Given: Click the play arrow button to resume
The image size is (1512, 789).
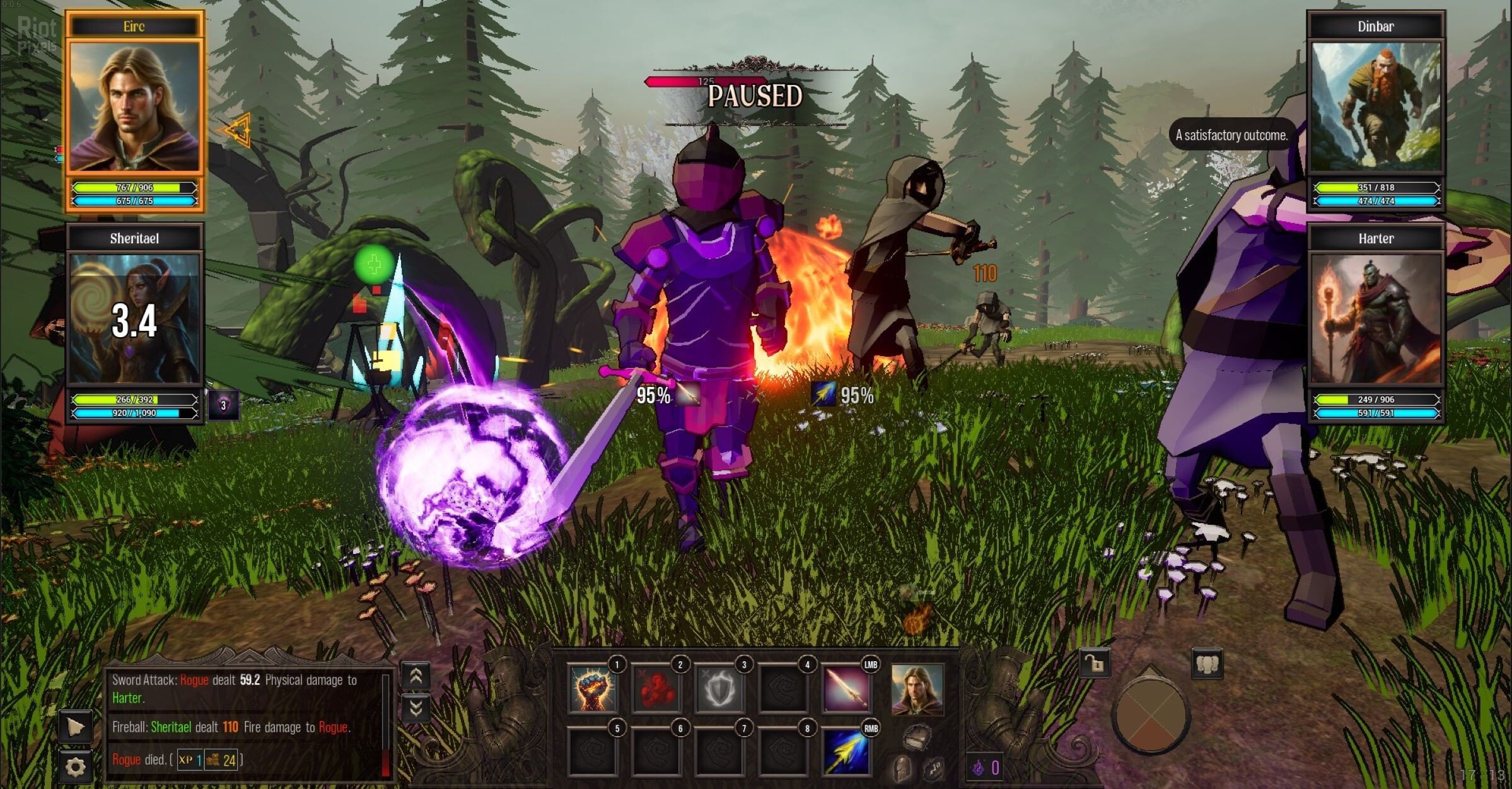Looking at the screenshot, I should click(x=76, y=727).
